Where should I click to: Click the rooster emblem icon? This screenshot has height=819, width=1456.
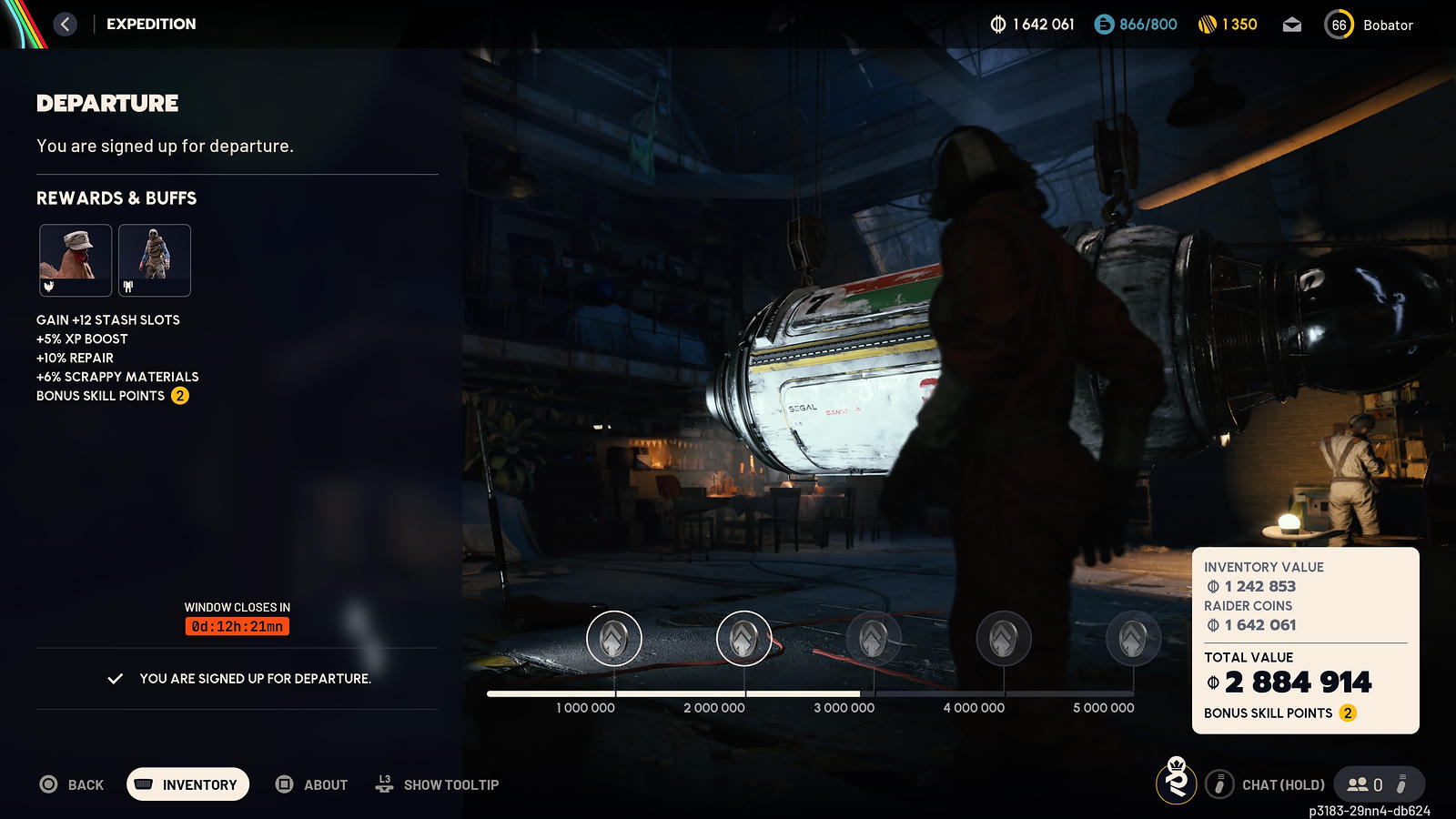coord(1177,782)
